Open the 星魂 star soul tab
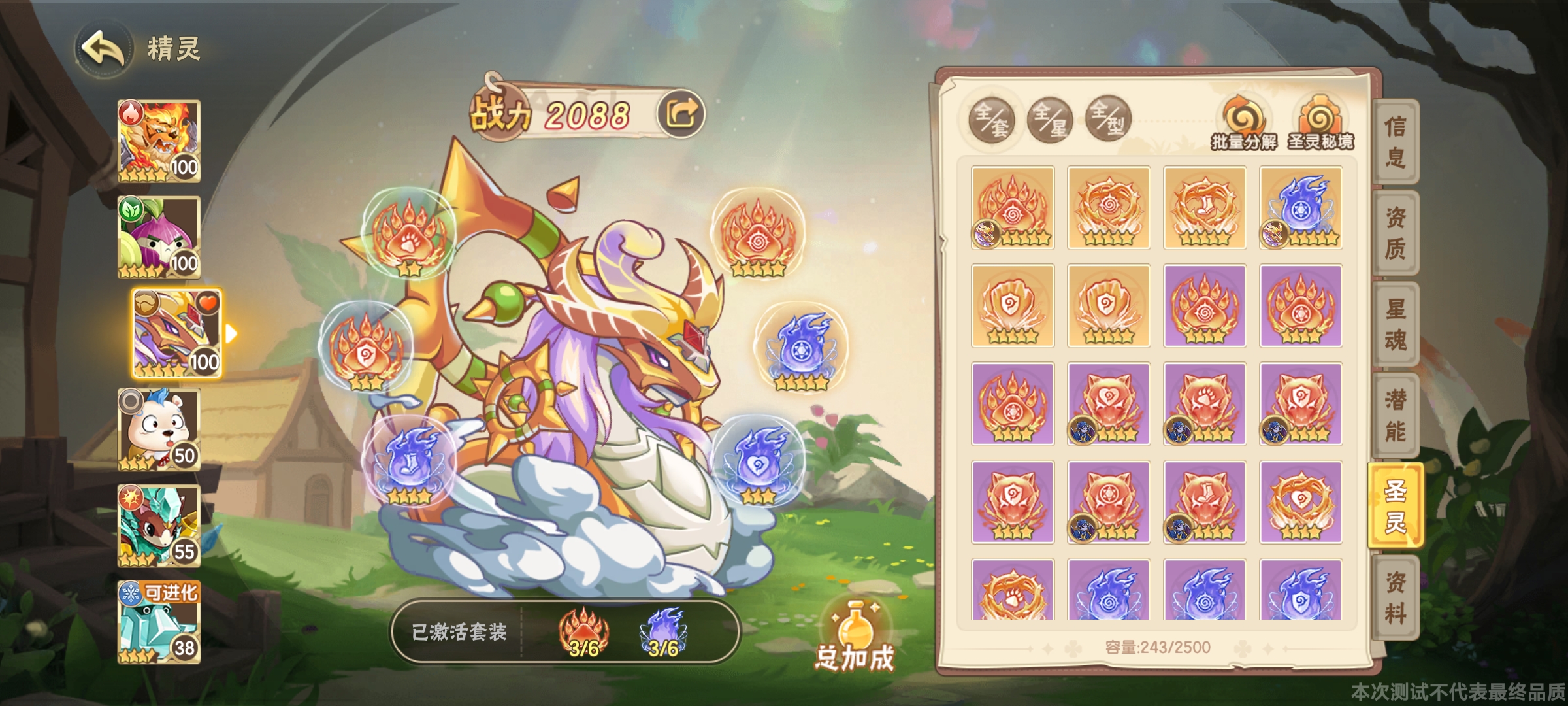Viewport: 1568px width, 706px height. [x=1395, y=324]
